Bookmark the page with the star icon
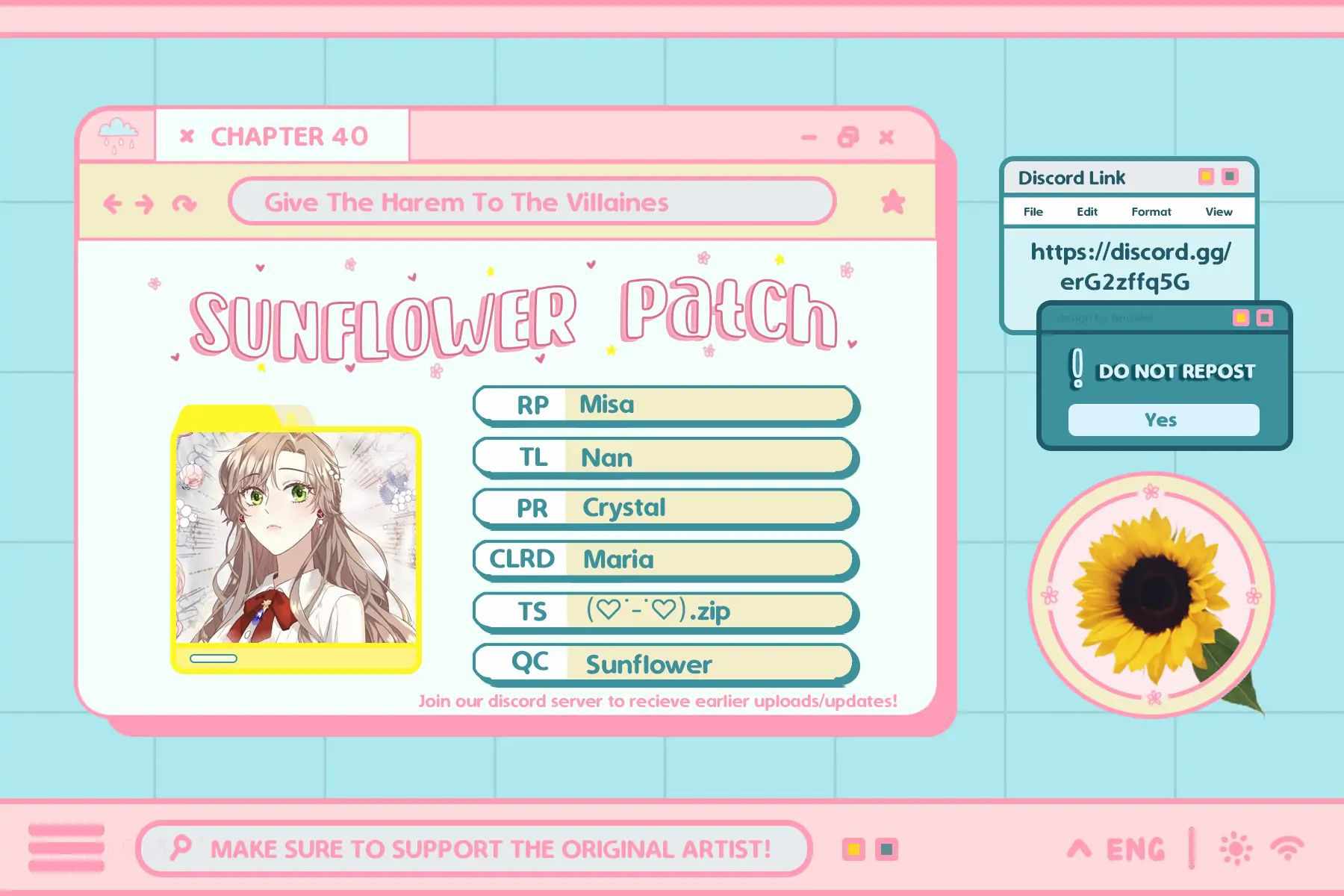The width and height of the screenshot is (1344, 896). click(893, 202)
